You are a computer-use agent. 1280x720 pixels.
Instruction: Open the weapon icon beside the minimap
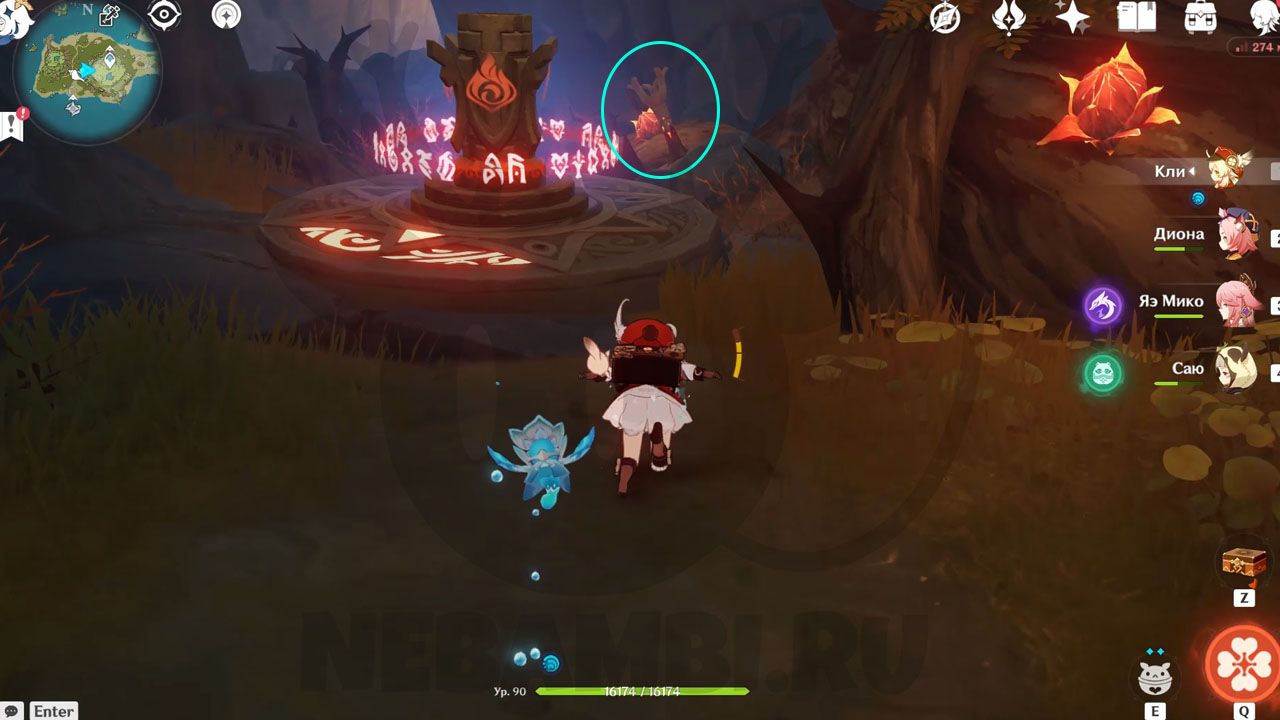(109, 15)
